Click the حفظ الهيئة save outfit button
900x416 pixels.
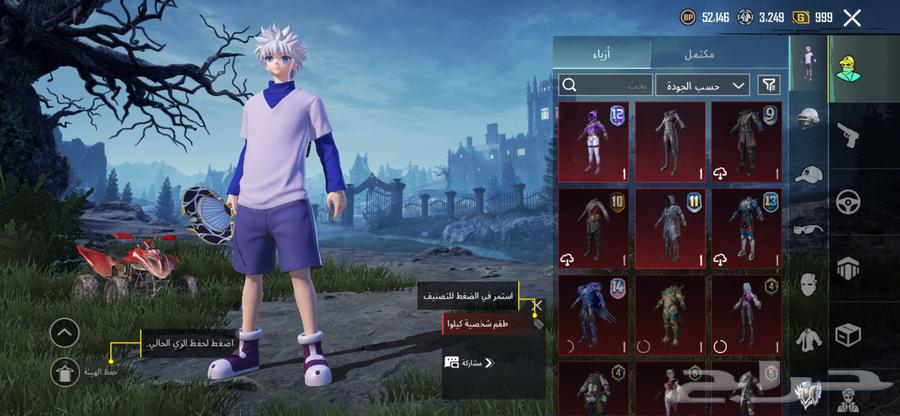click(65, 372)
